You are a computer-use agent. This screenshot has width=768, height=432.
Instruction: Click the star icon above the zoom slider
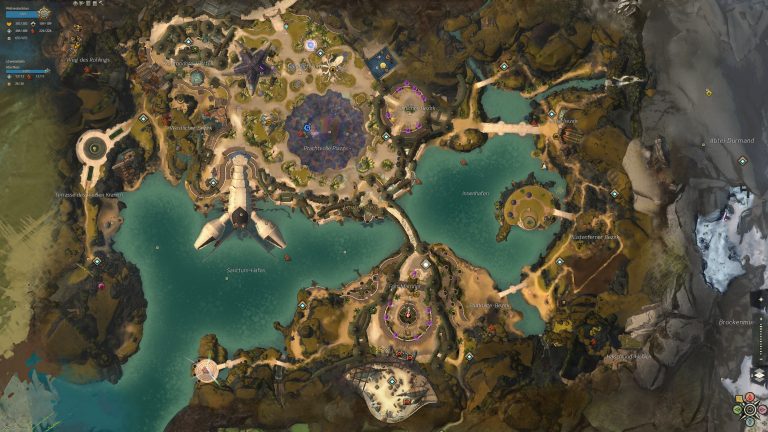pos(758,298)
